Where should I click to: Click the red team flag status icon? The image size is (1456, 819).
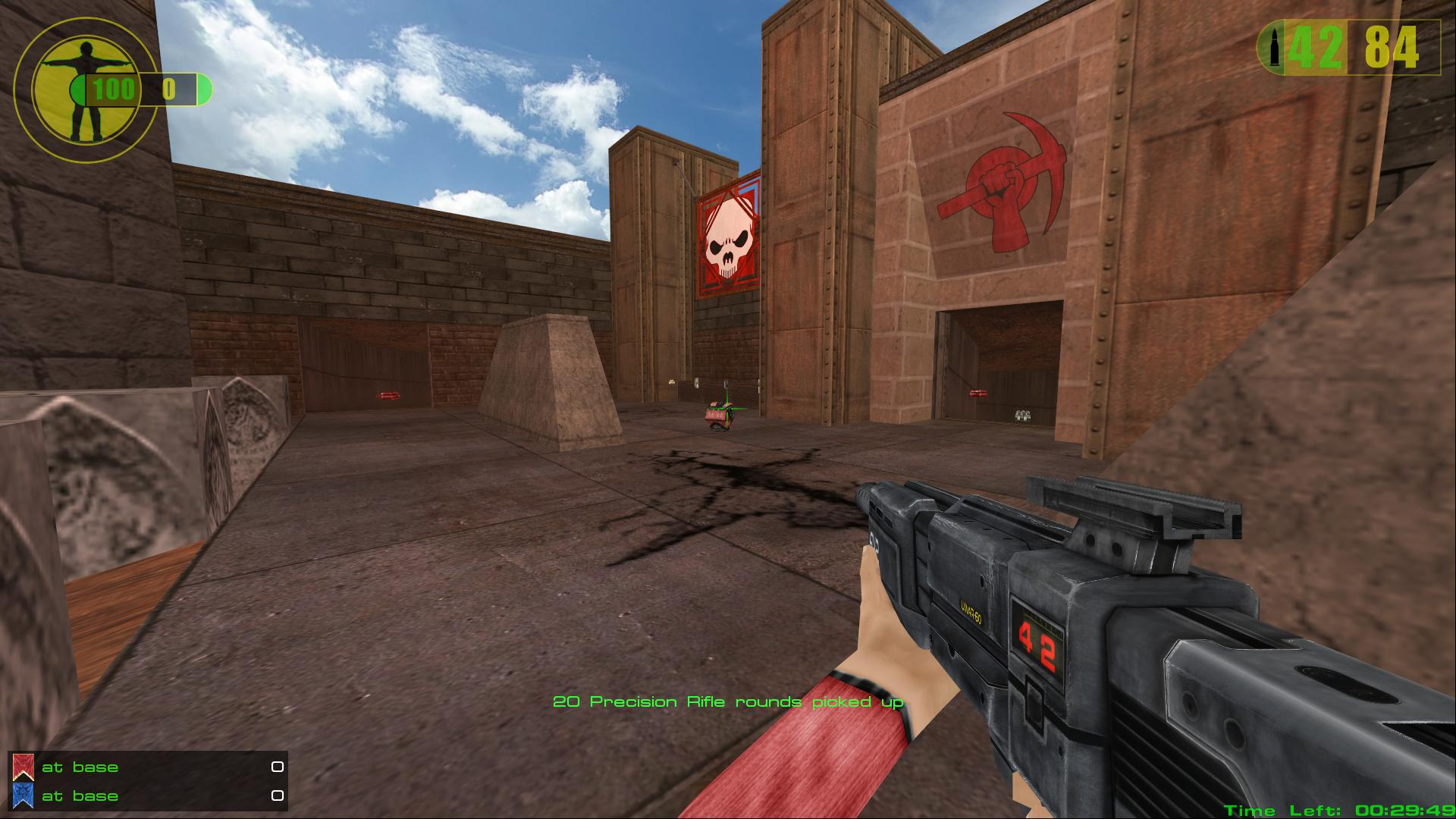point(23,767)
